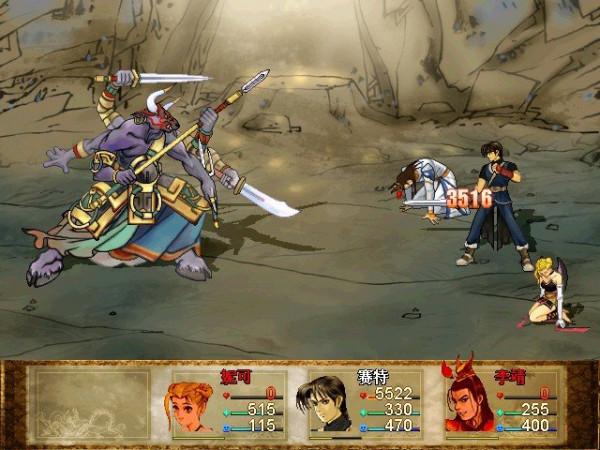Viewport: 600px width, 450px height.
Task: Choose 赛特's dark-haired portrait
Action: click(328, 404)
